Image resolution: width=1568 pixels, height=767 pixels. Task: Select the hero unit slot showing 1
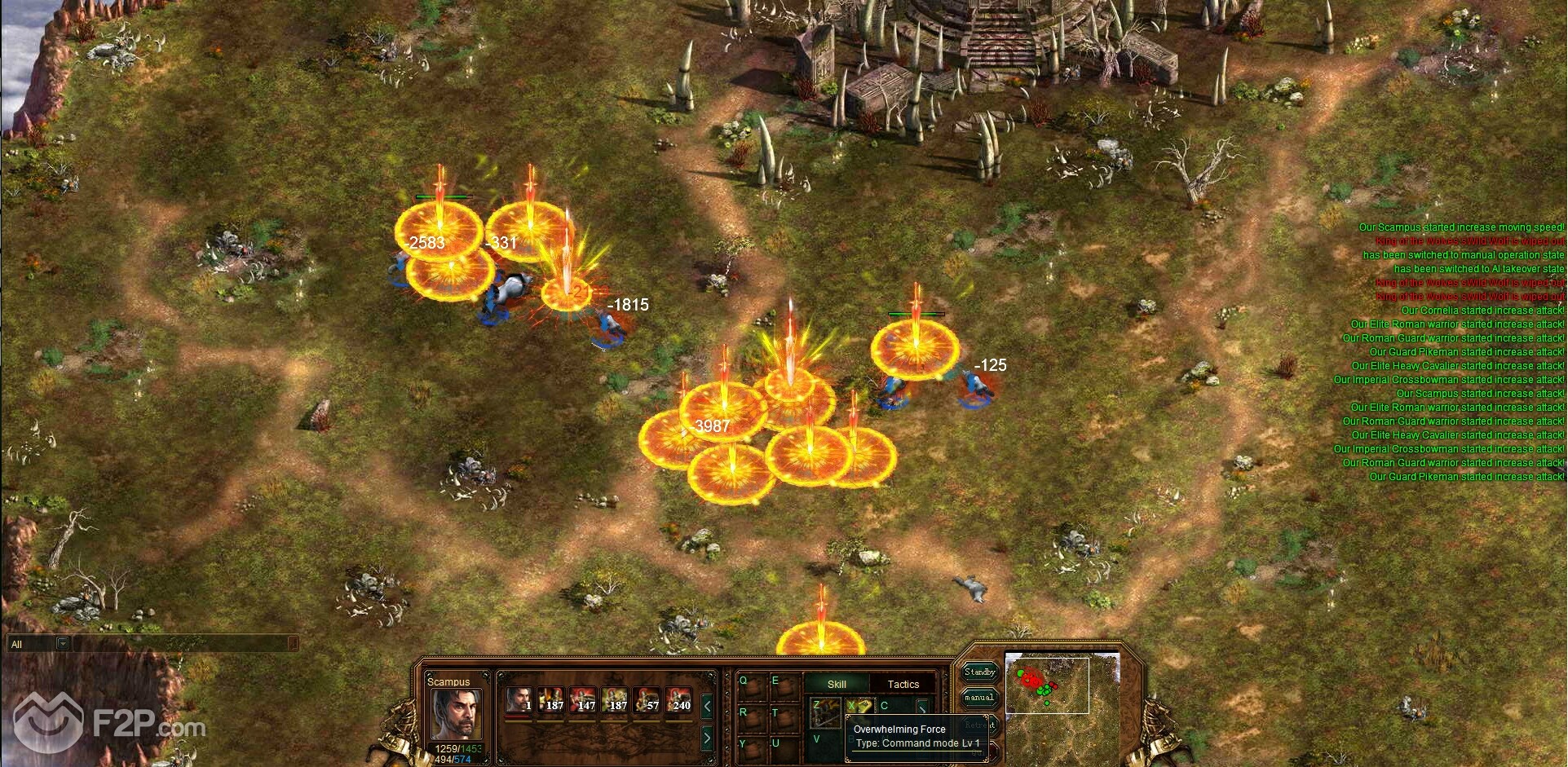518,700
